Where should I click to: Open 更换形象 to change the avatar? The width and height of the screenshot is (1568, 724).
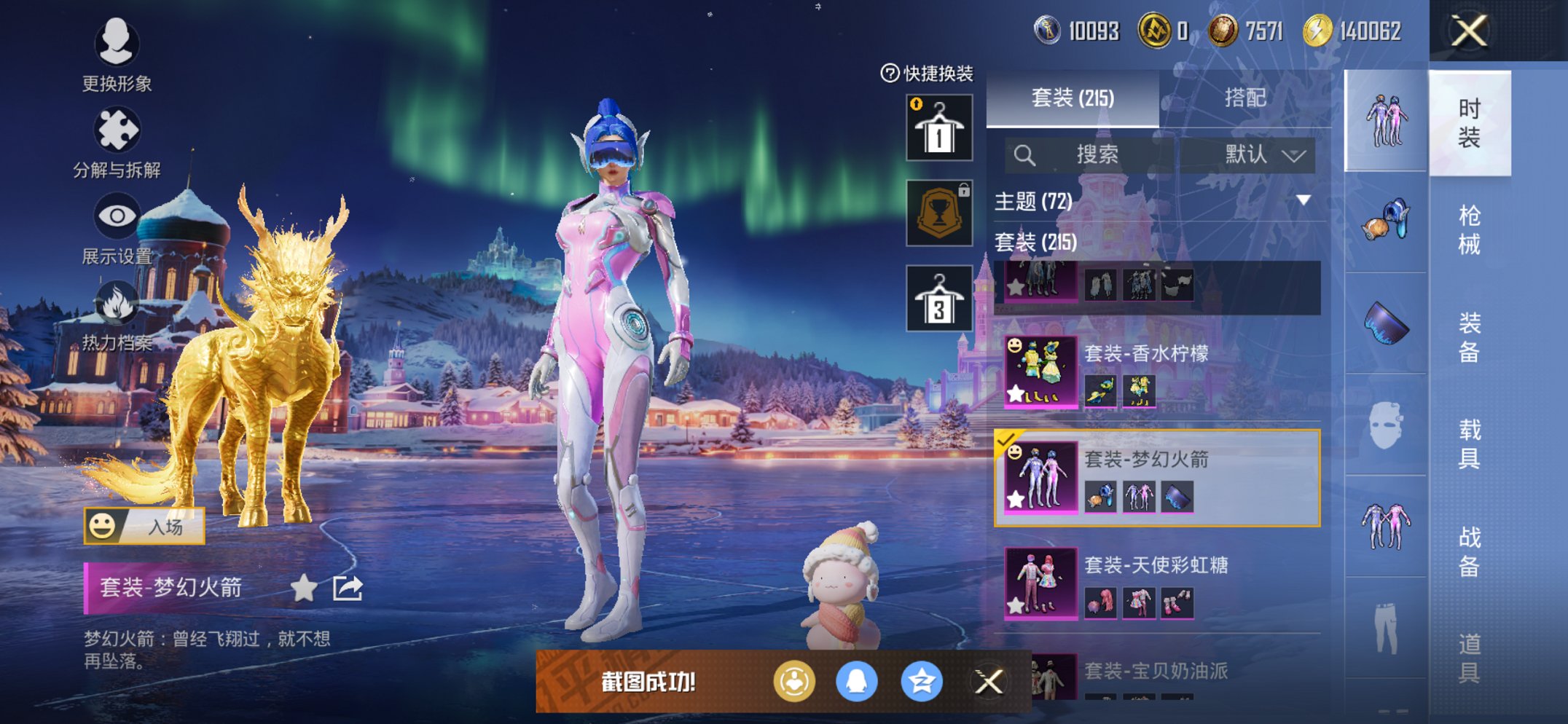pyautogui.click(x=117, y=56)
